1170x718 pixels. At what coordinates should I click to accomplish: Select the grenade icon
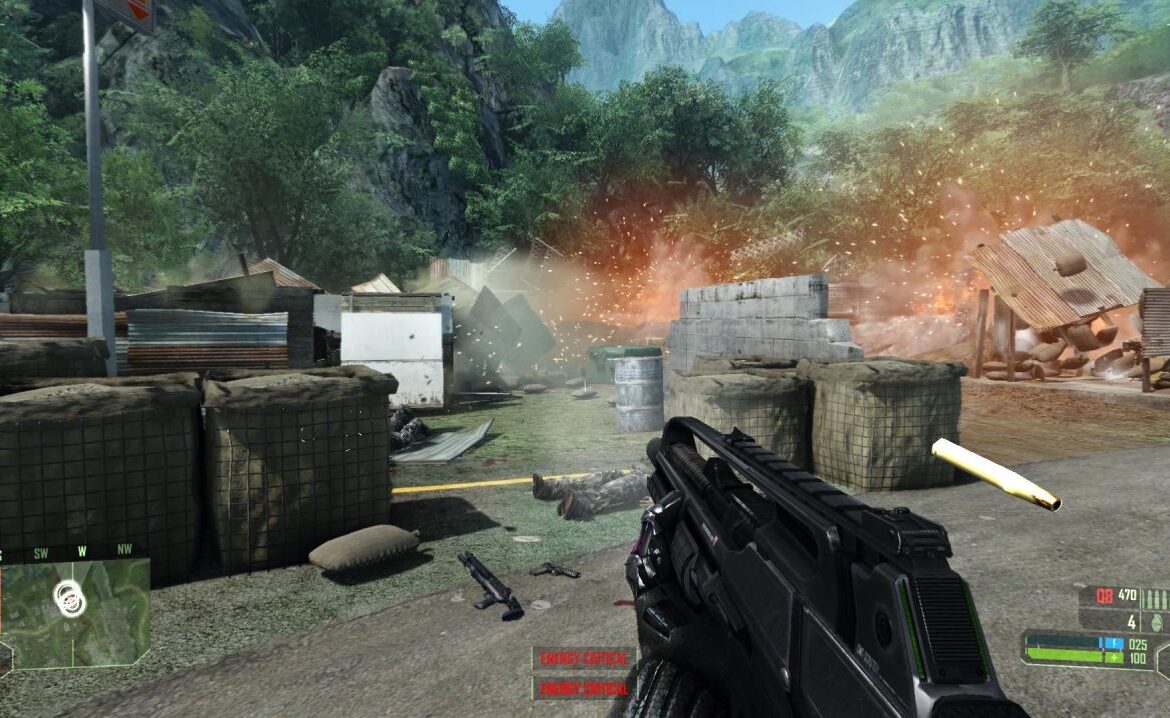tap(1160, 622)
